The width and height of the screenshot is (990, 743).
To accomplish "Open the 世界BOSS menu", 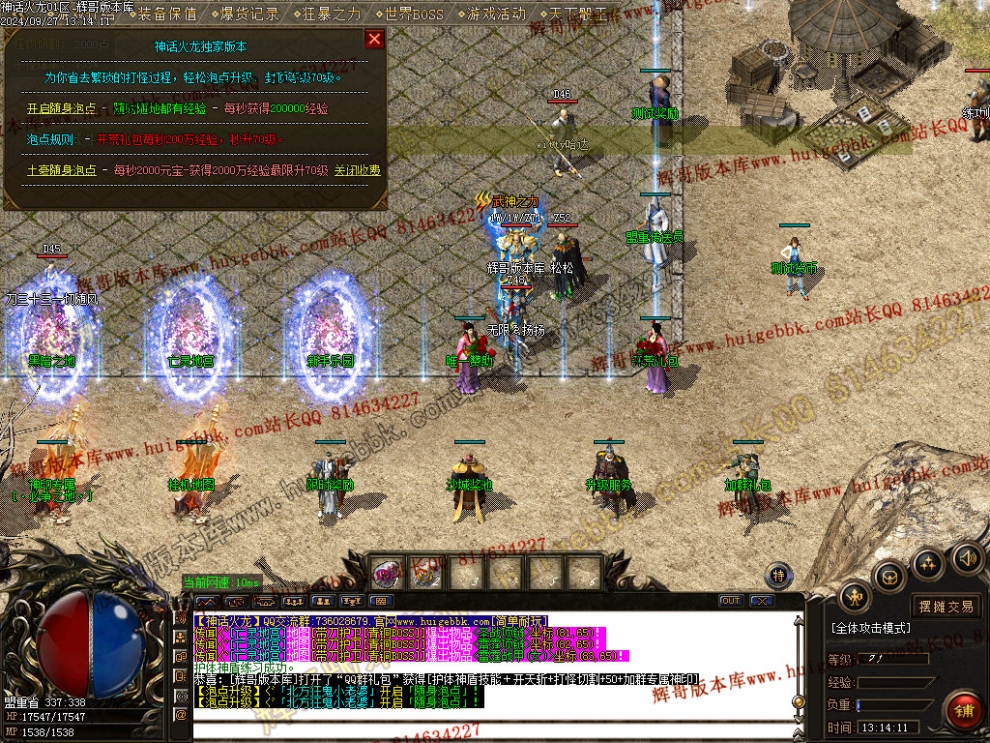I will coord(413,14).
